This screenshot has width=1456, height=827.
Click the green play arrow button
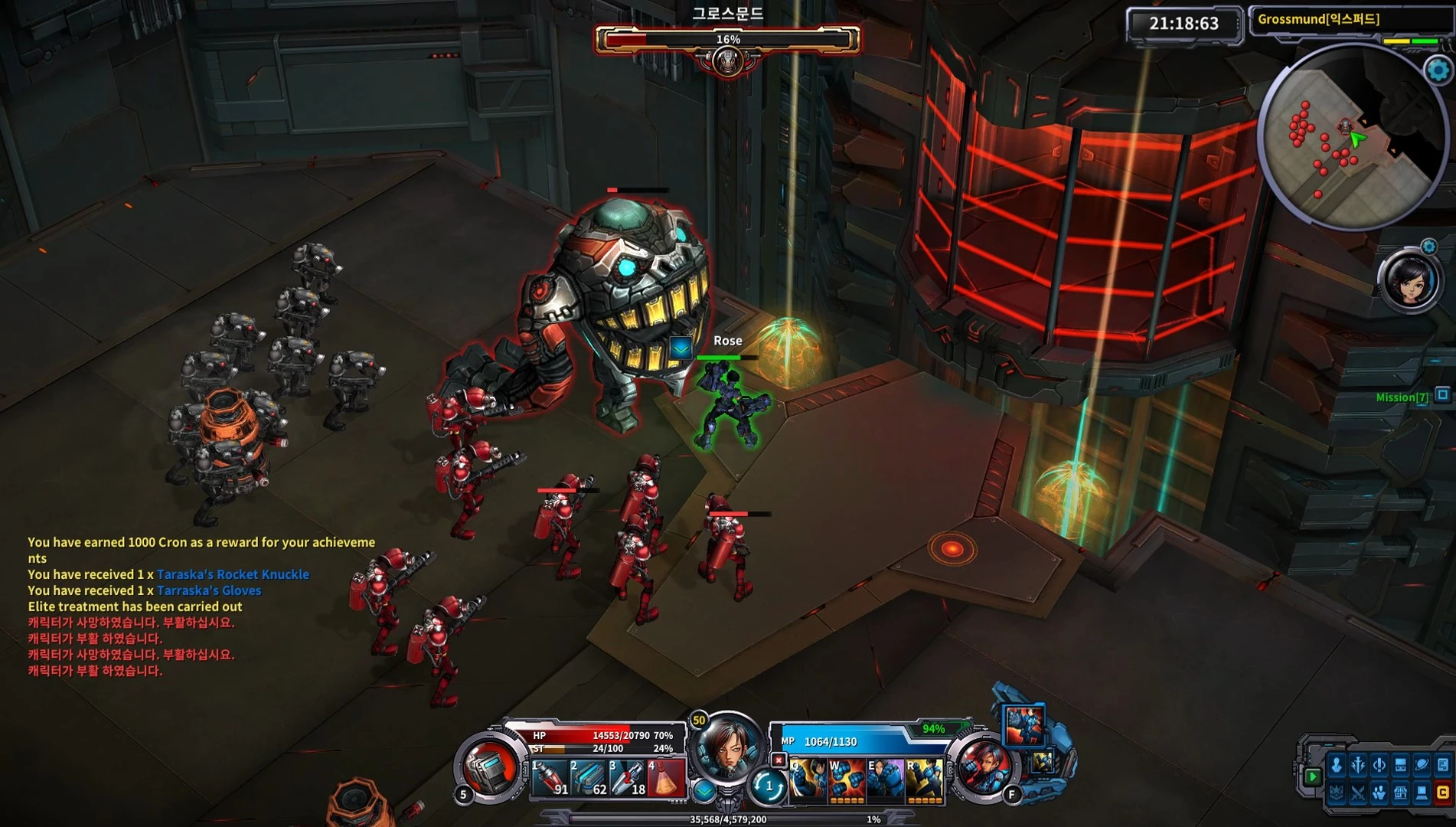pyautogui.click(x=1312, y=776)
